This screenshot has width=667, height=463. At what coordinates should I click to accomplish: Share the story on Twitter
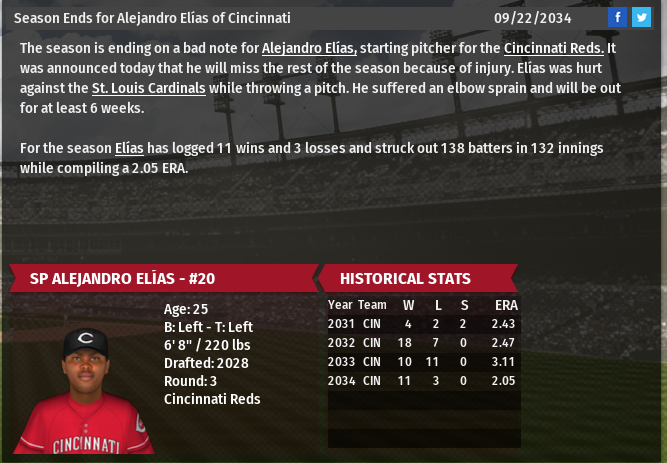pos(641,17)
